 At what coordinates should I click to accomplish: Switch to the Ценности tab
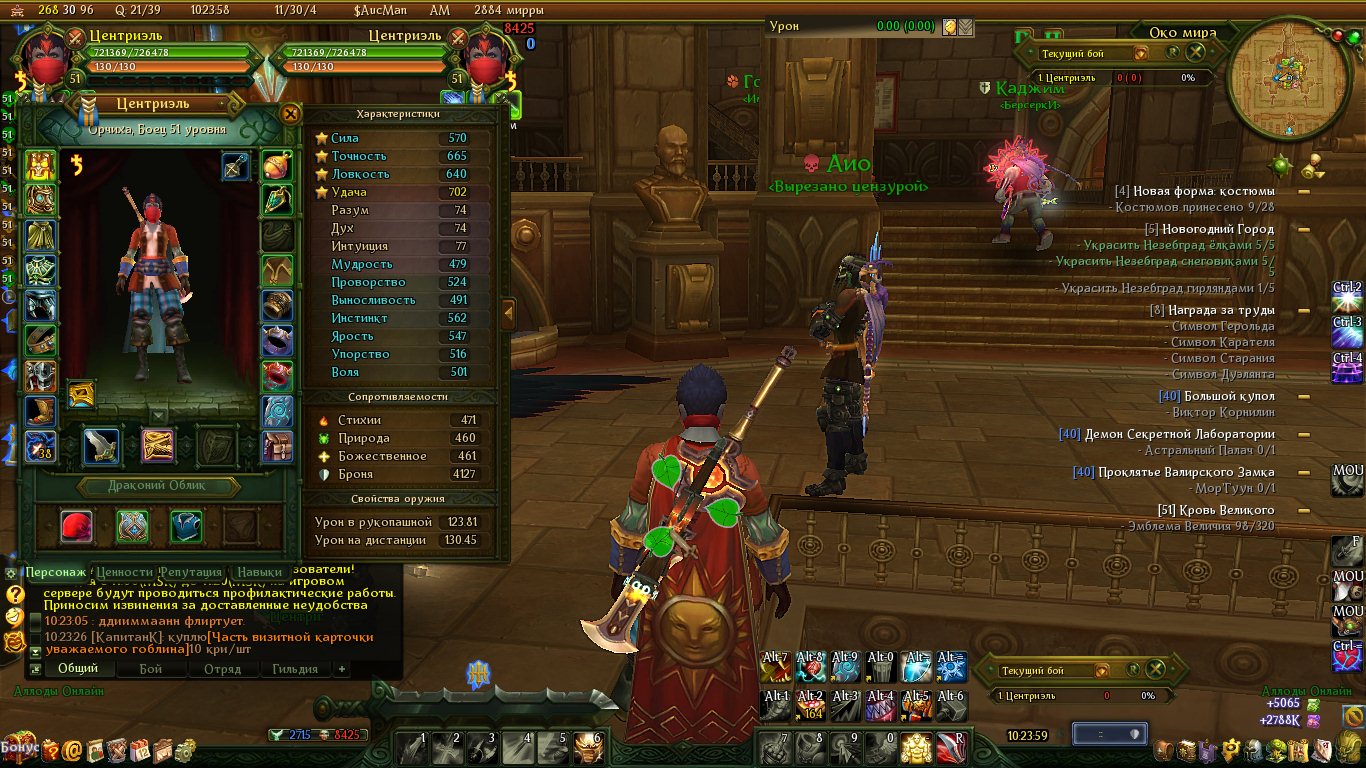click(x=125, y=572)
